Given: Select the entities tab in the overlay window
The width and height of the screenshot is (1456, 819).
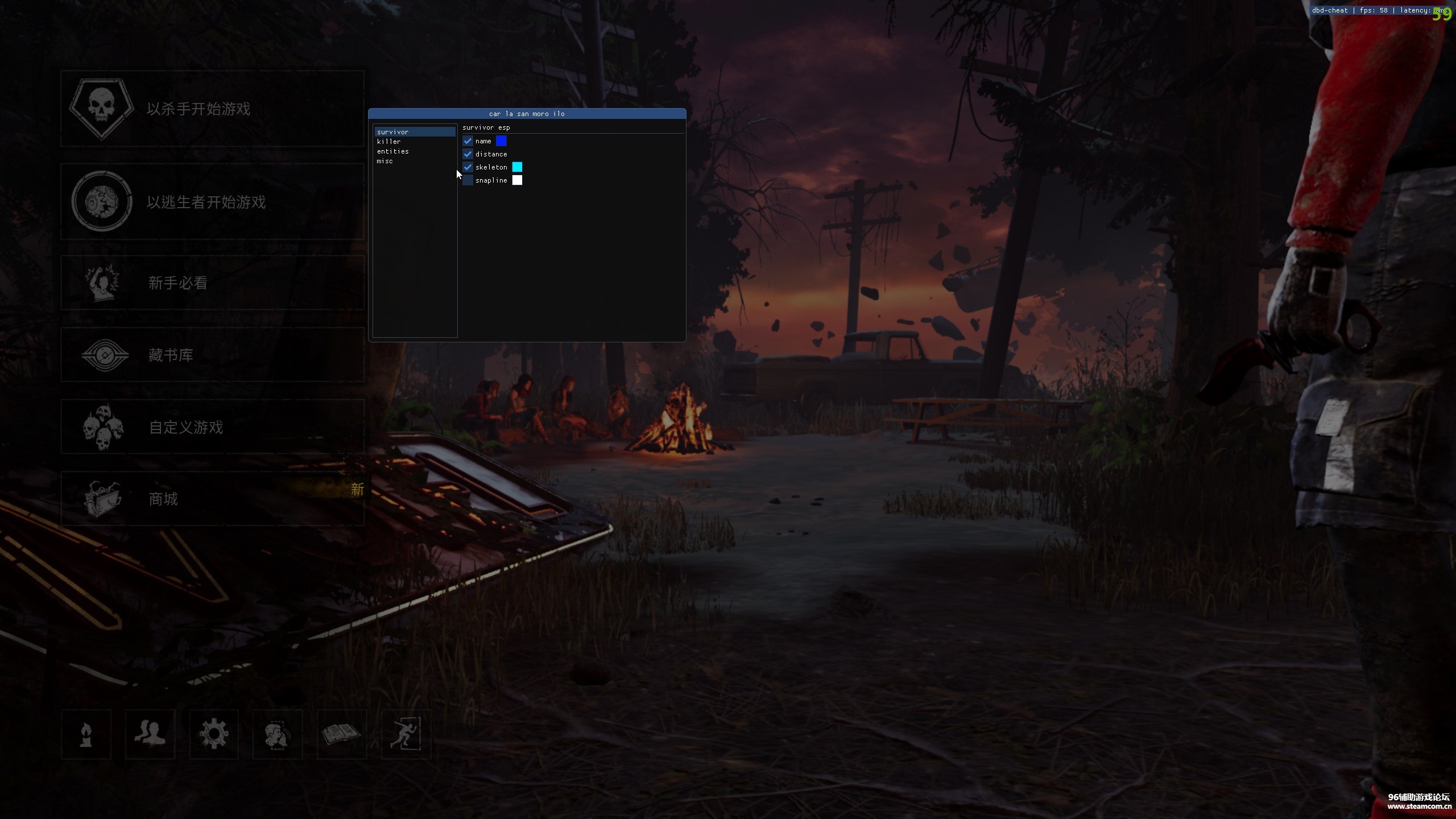Looking at the screenshot, I should click(x=393, y=152).
